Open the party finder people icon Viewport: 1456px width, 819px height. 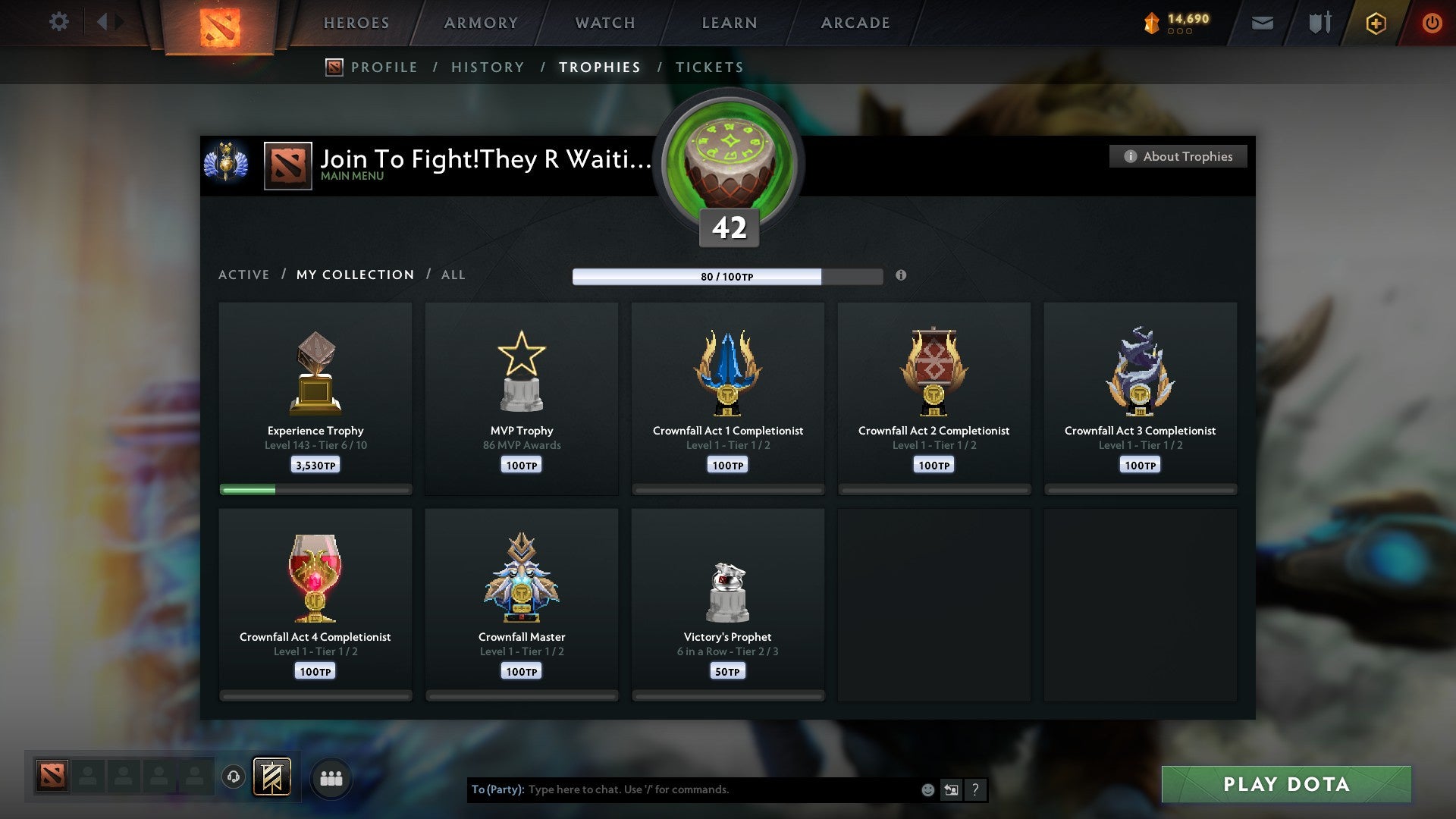331,777
